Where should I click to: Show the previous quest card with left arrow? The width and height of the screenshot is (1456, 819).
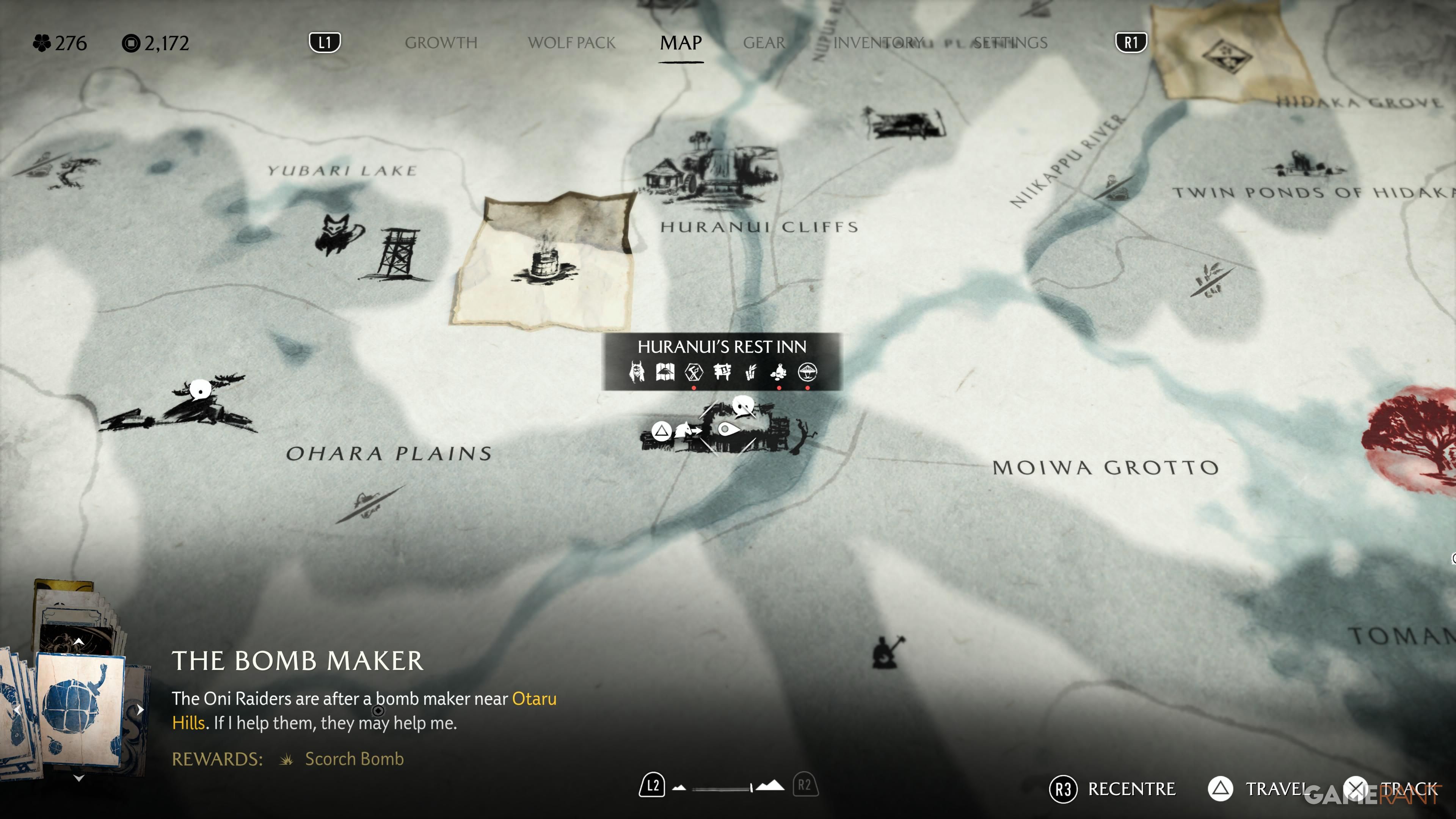17,709
